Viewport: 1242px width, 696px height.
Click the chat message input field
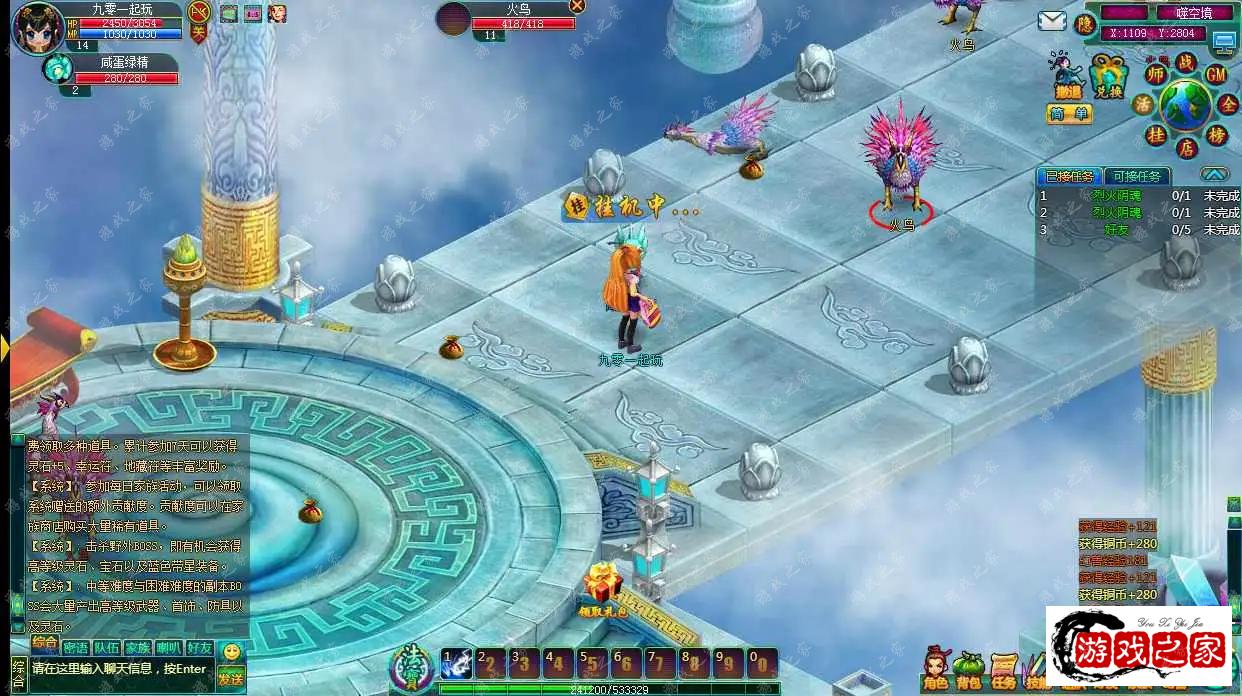pos(120,669)
